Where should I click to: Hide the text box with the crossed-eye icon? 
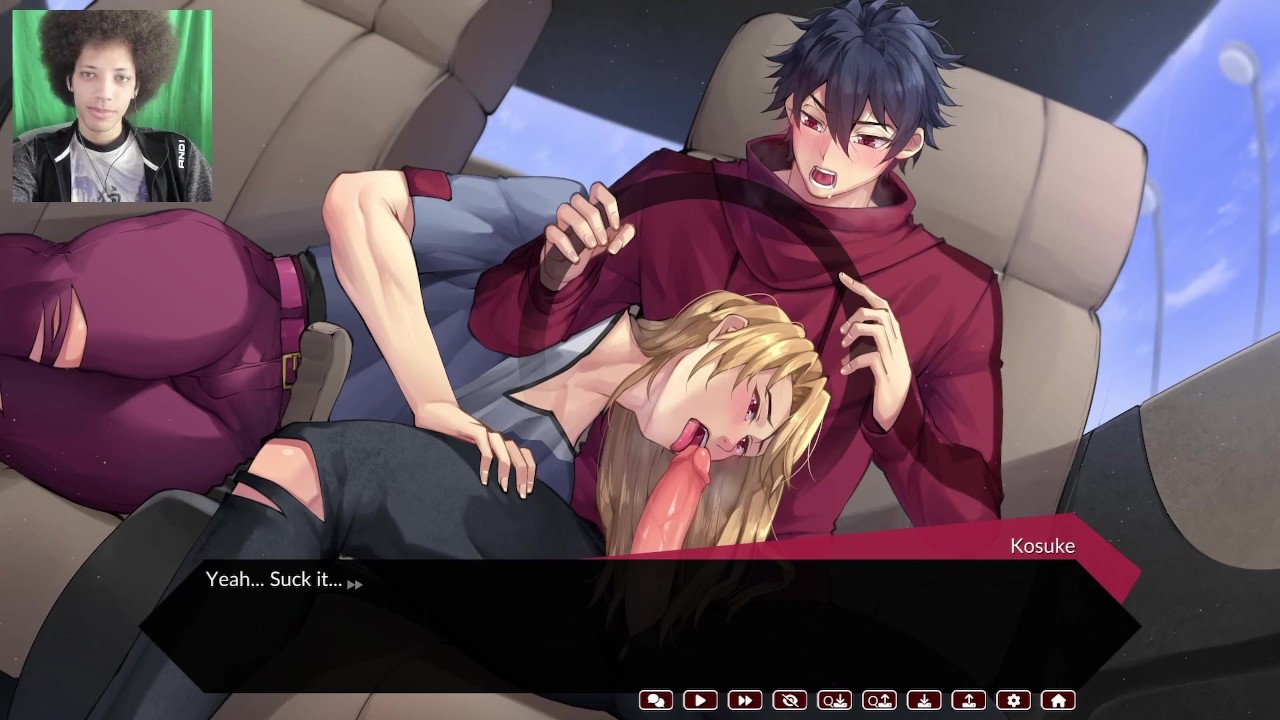[x=790, y=701]
